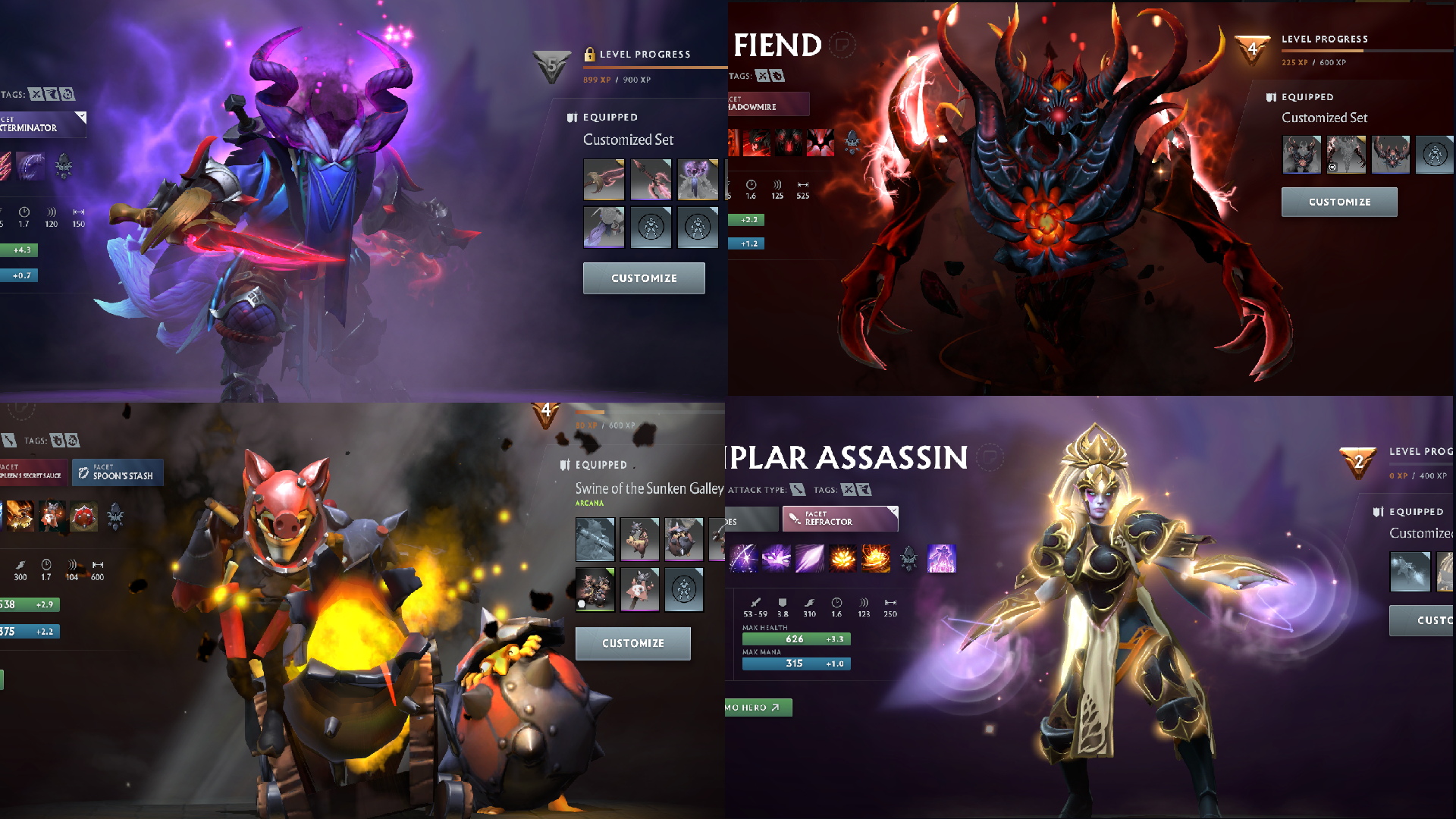Click a tag icon next to Shadow Fiend's TAGS label
The width and height of the screenshot is (1456, 819).
click(x=762, y=76)
